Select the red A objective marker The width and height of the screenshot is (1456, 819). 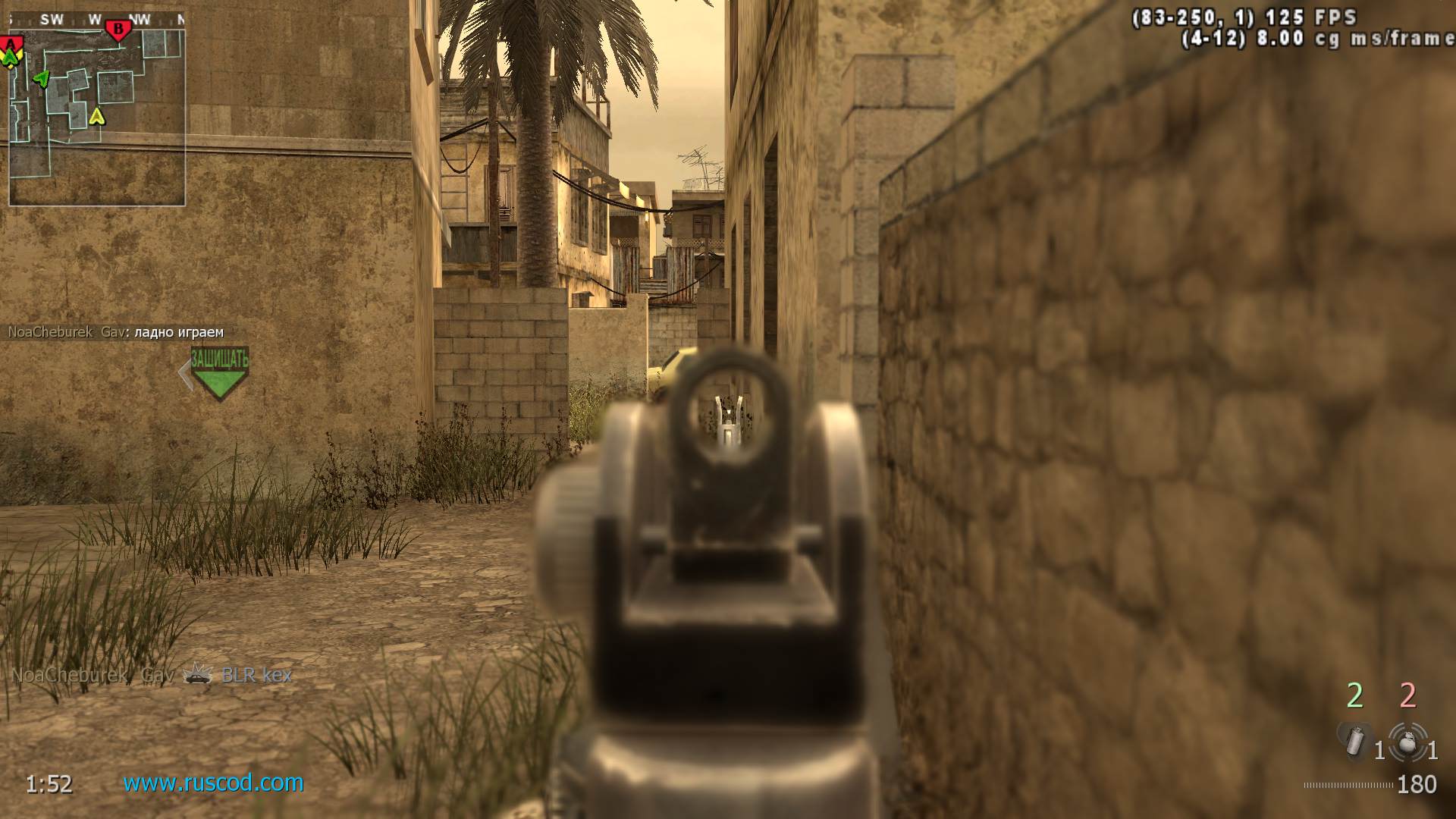(12, 42)
